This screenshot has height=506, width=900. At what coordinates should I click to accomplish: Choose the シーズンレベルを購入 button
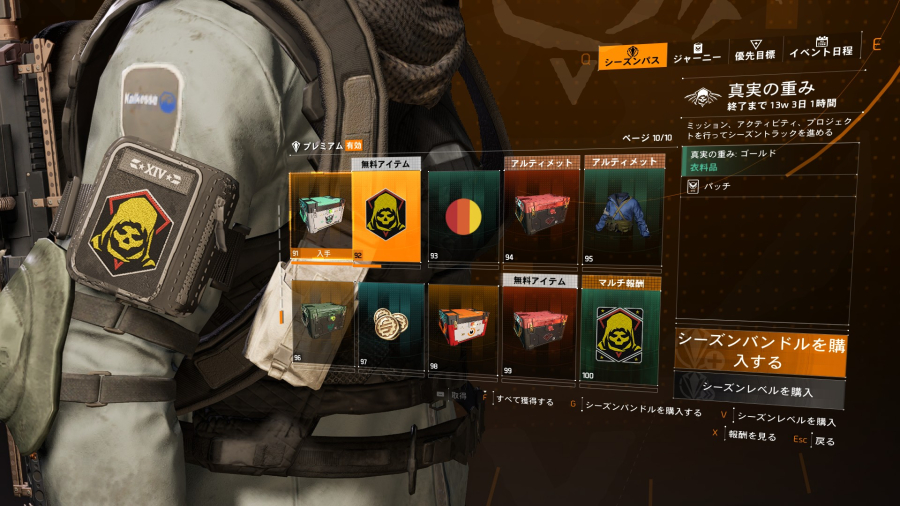pos(759,389)
